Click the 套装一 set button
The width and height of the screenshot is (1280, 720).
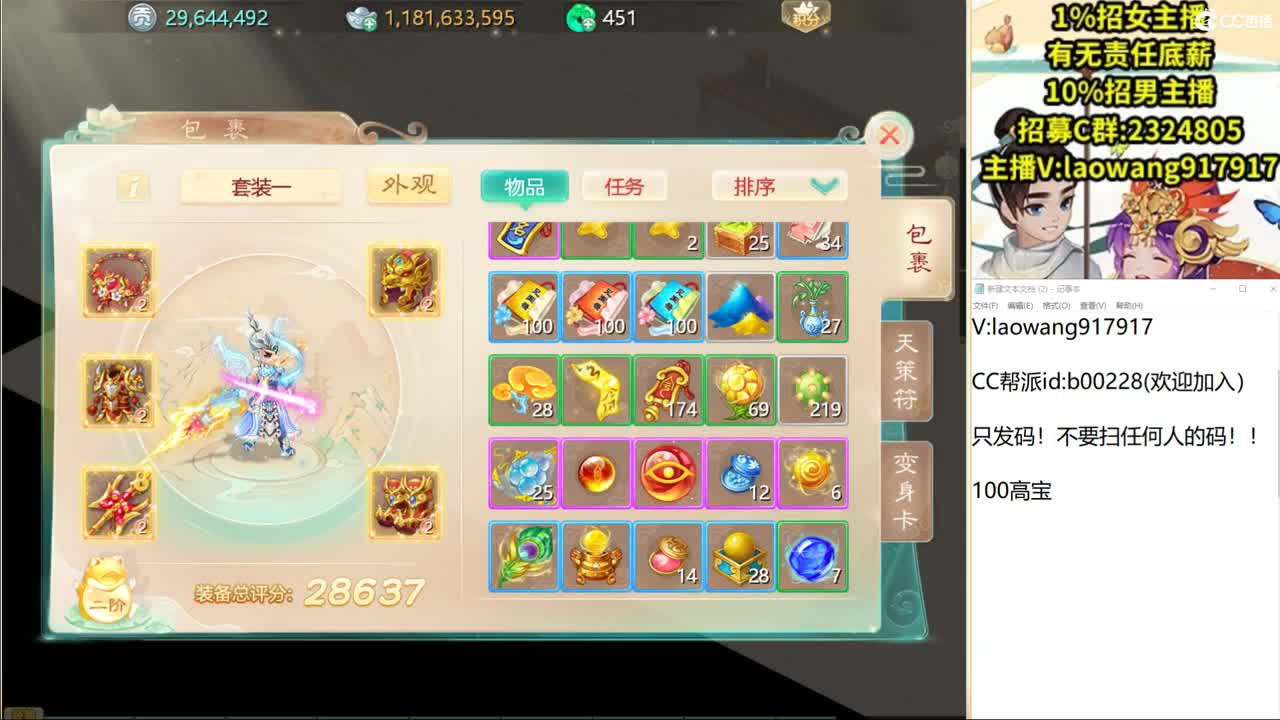pyautogui.click(x=261, y=186)
